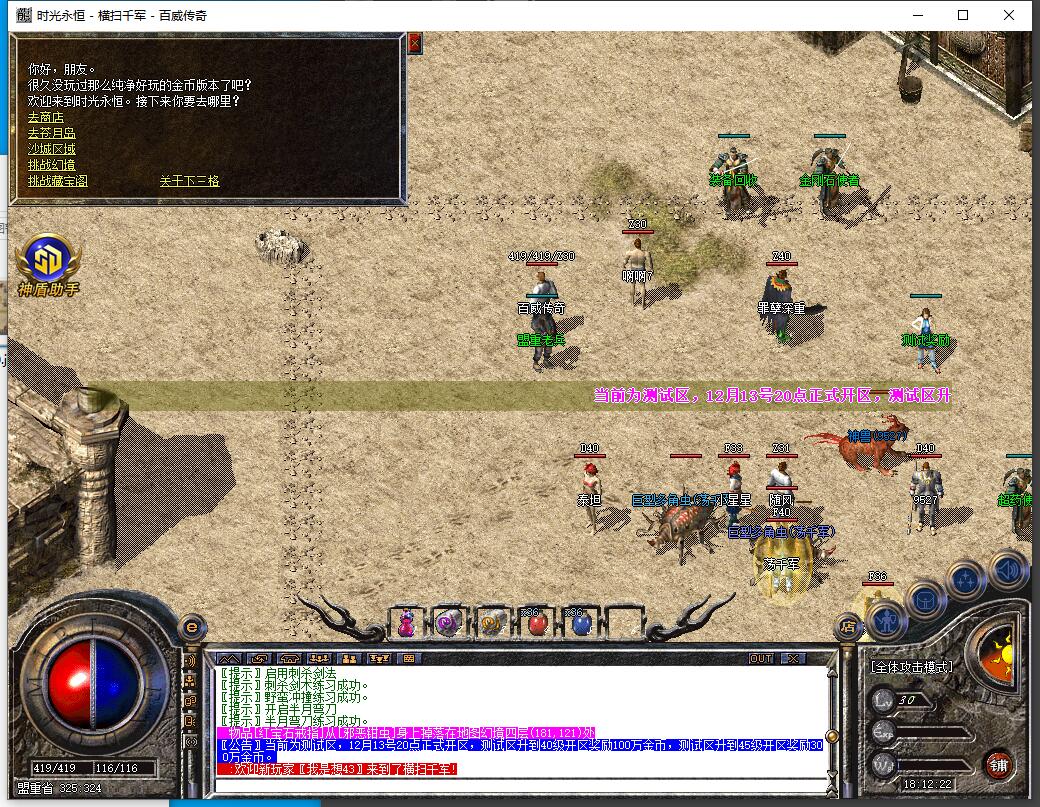The width and height of the screenshot is (1040, 807).
Task: Click the chat input field
Action: click(520, 785)
